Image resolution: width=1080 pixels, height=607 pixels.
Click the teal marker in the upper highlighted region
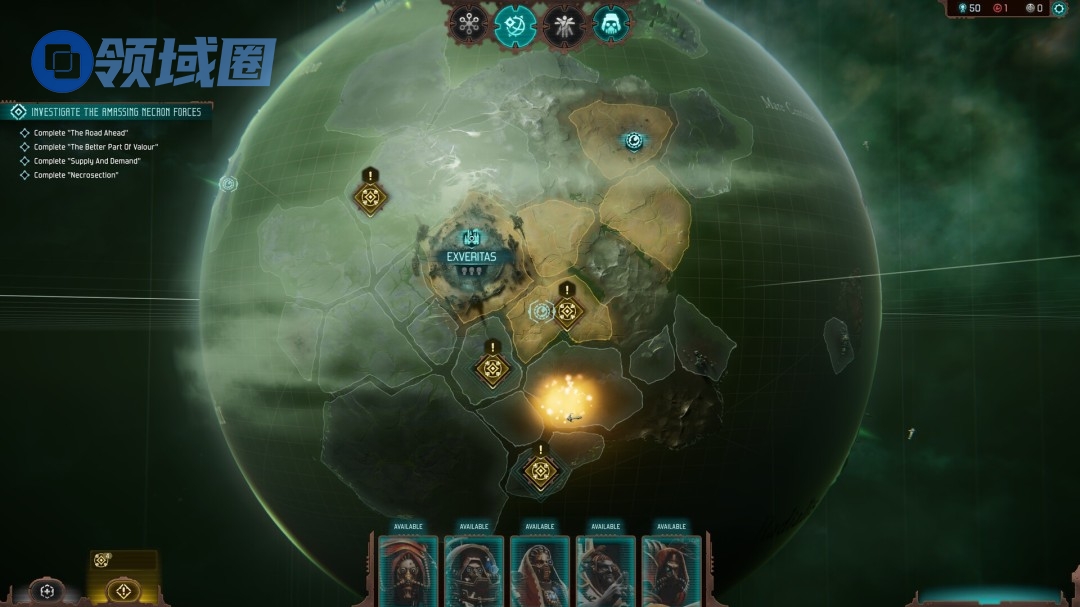point(633,141)
